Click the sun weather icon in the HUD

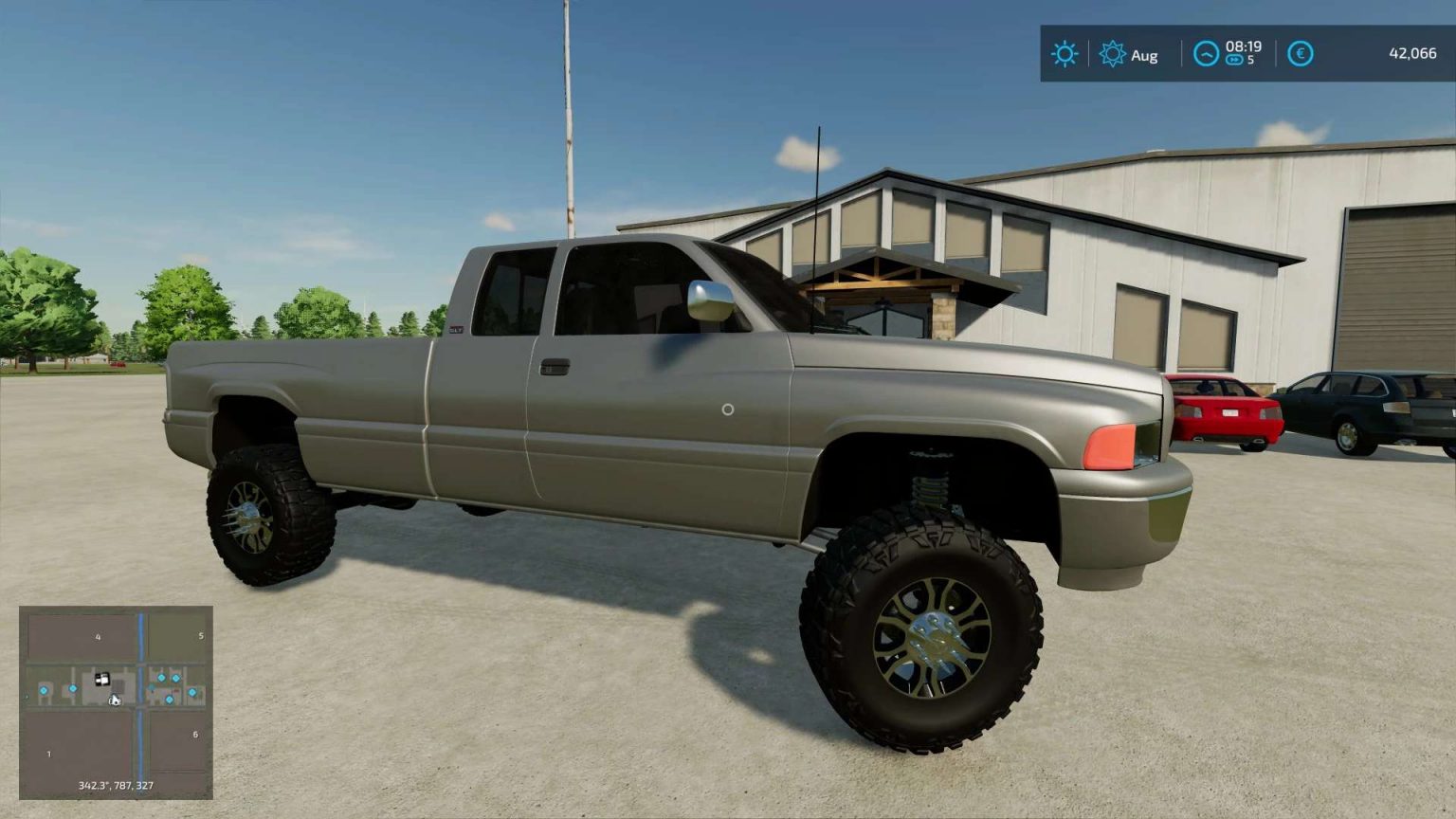coord(1065,54)
